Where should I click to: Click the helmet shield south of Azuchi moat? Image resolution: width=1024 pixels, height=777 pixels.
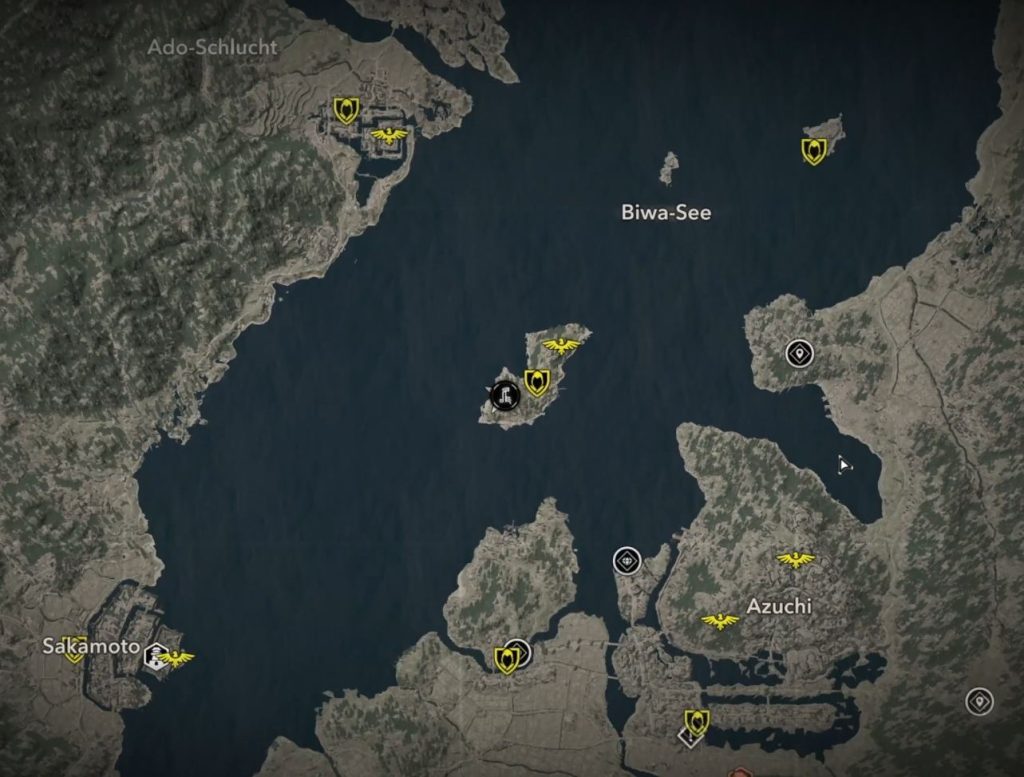696,722
